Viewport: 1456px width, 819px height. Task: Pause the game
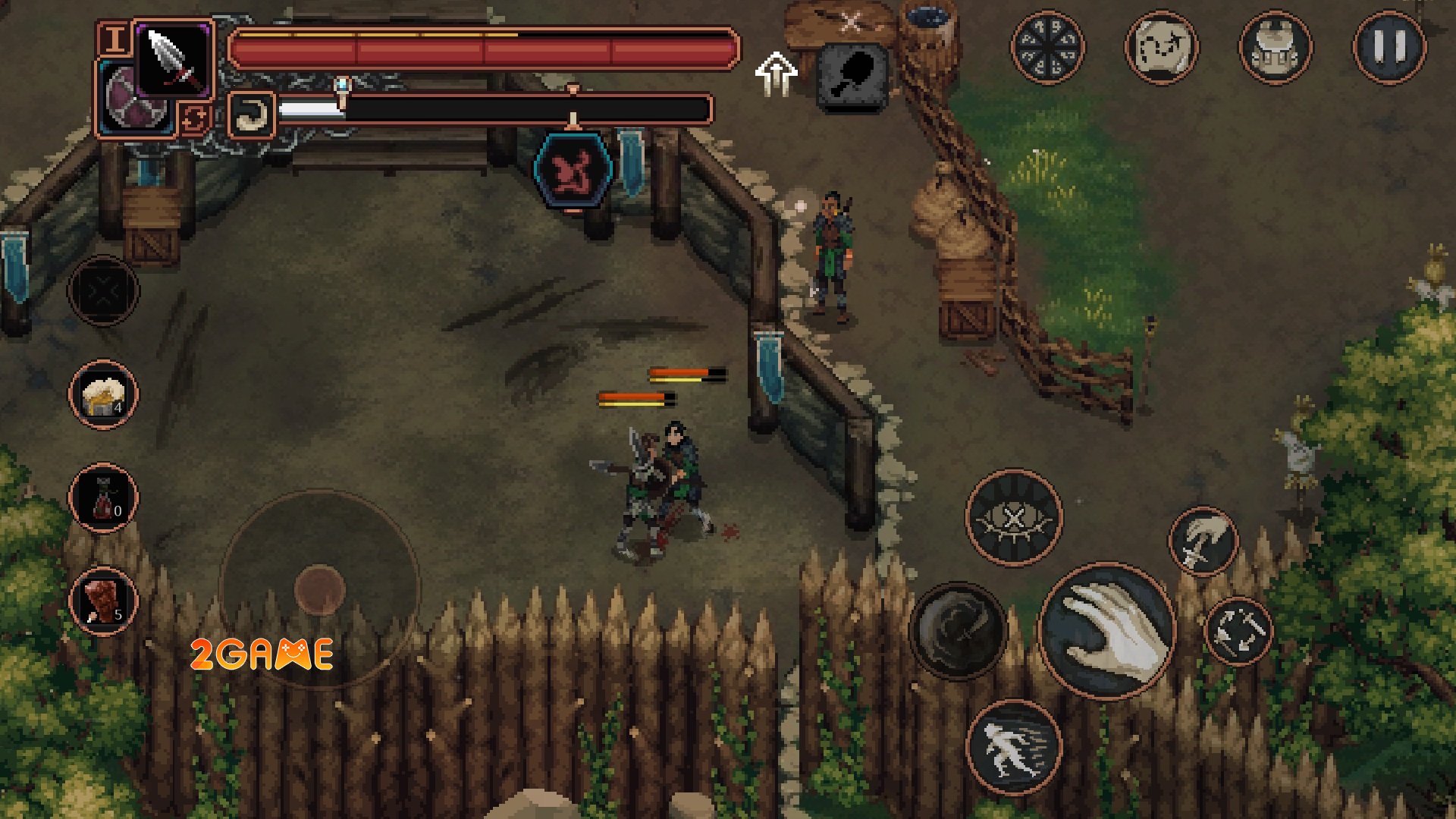(x=1389, y=47)
